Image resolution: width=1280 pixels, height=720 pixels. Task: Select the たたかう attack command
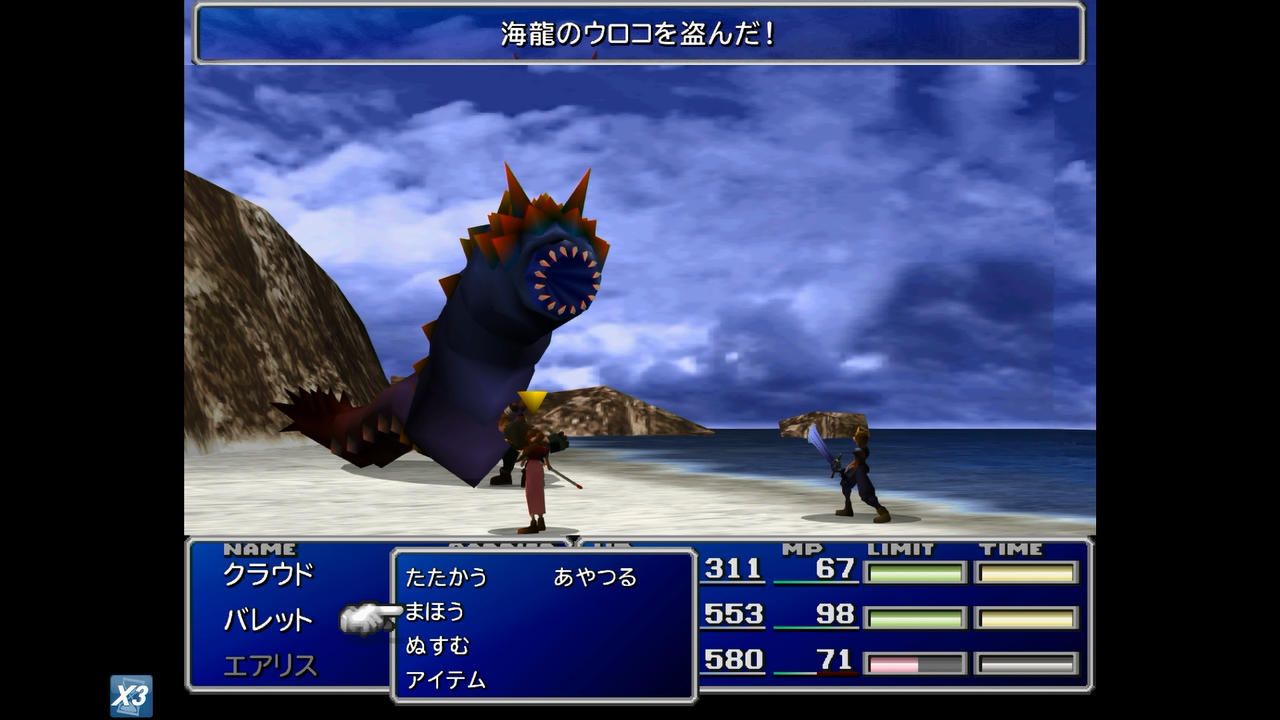[x=446, y=577]
